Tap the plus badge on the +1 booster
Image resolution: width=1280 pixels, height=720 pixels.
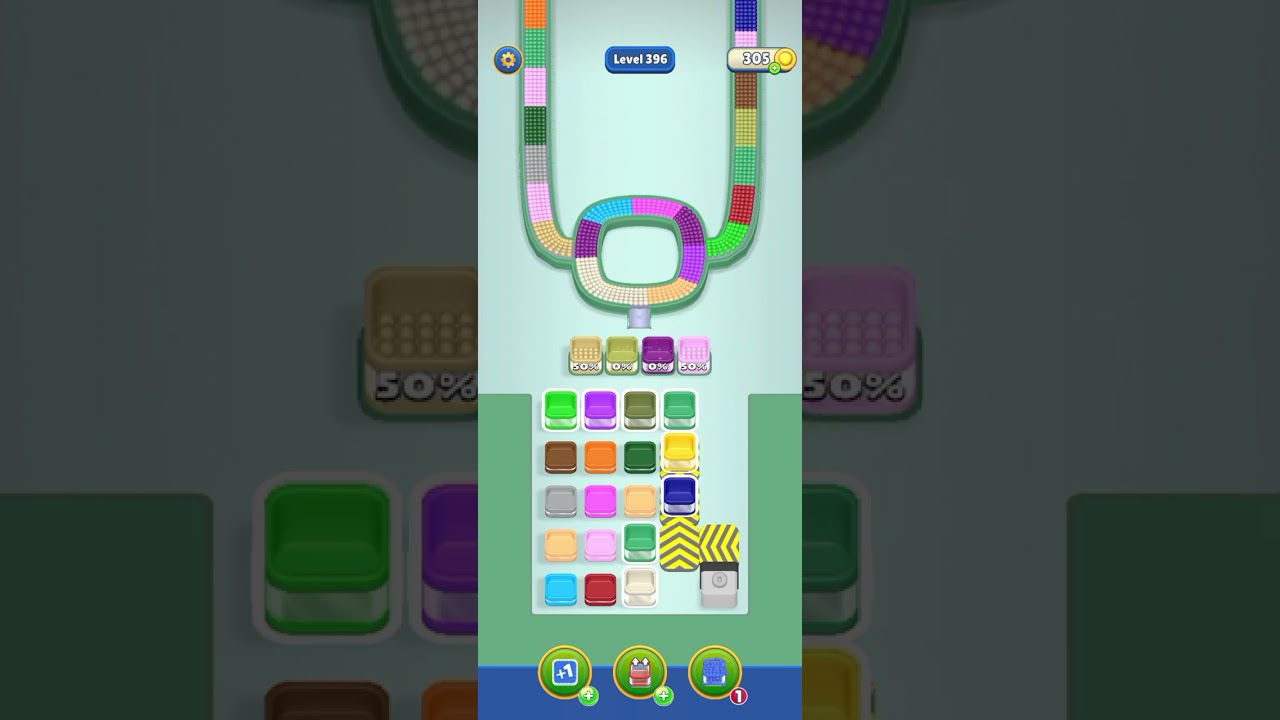click(588, 697)
